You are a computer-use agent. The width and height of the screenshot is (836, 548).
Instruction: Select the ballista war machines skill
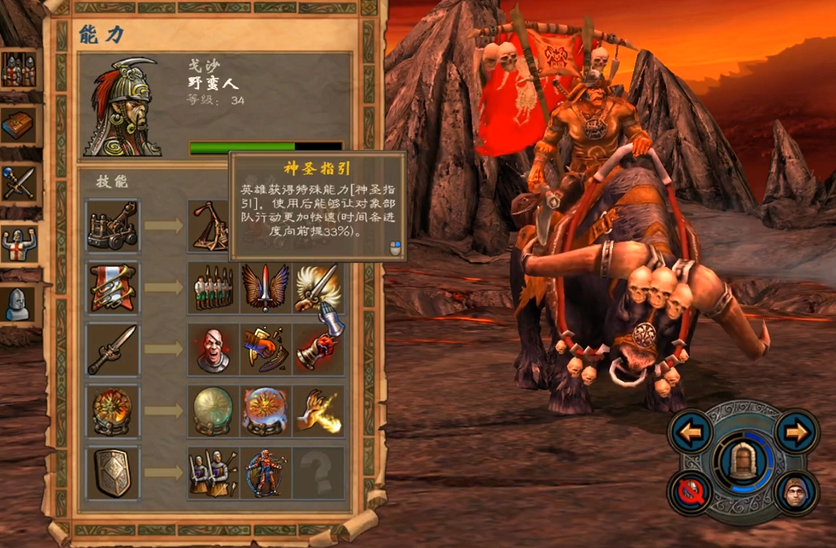click(x=112, y=225)
